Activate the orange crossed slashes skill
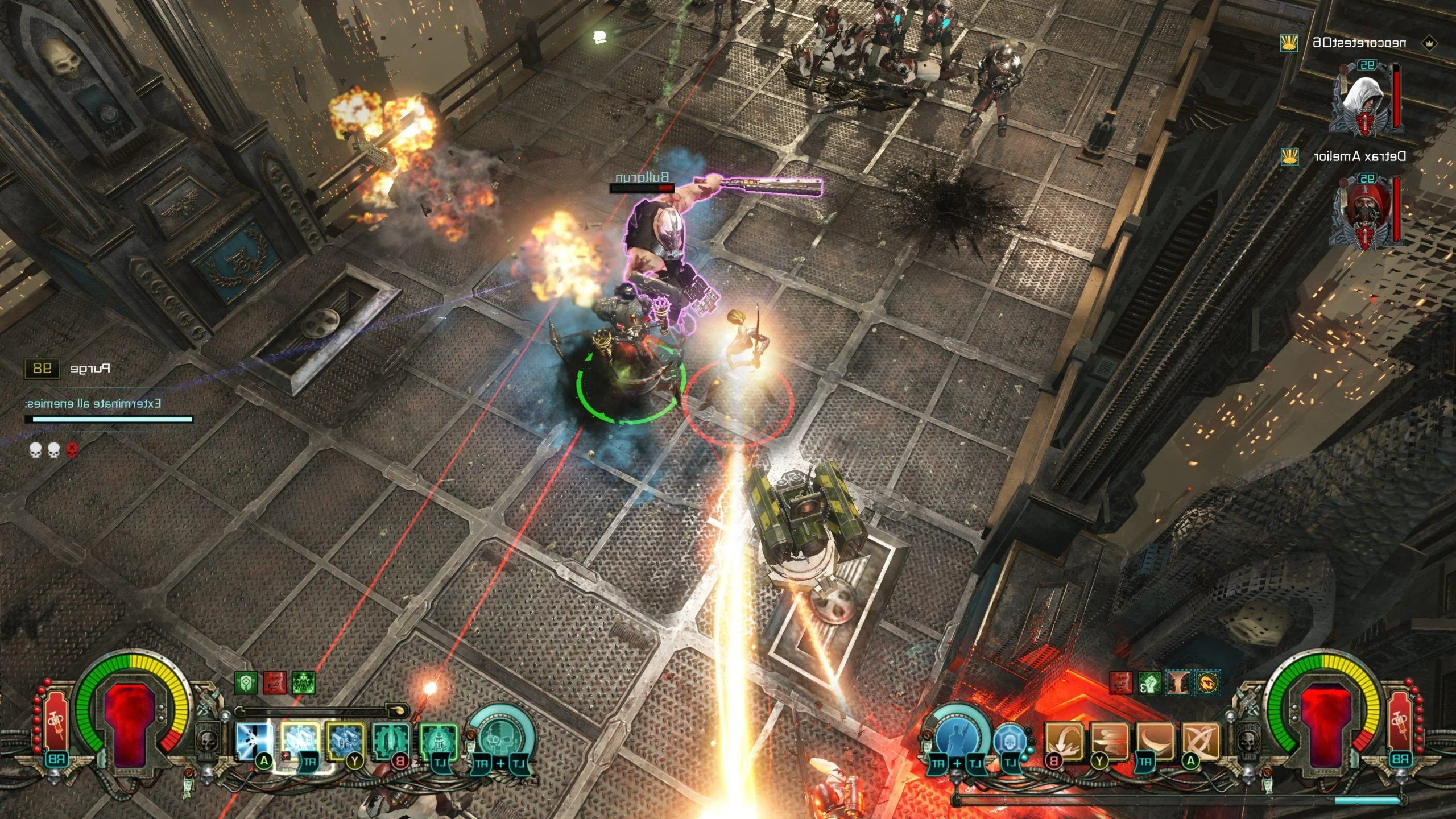 click(x=1201, y=741)
